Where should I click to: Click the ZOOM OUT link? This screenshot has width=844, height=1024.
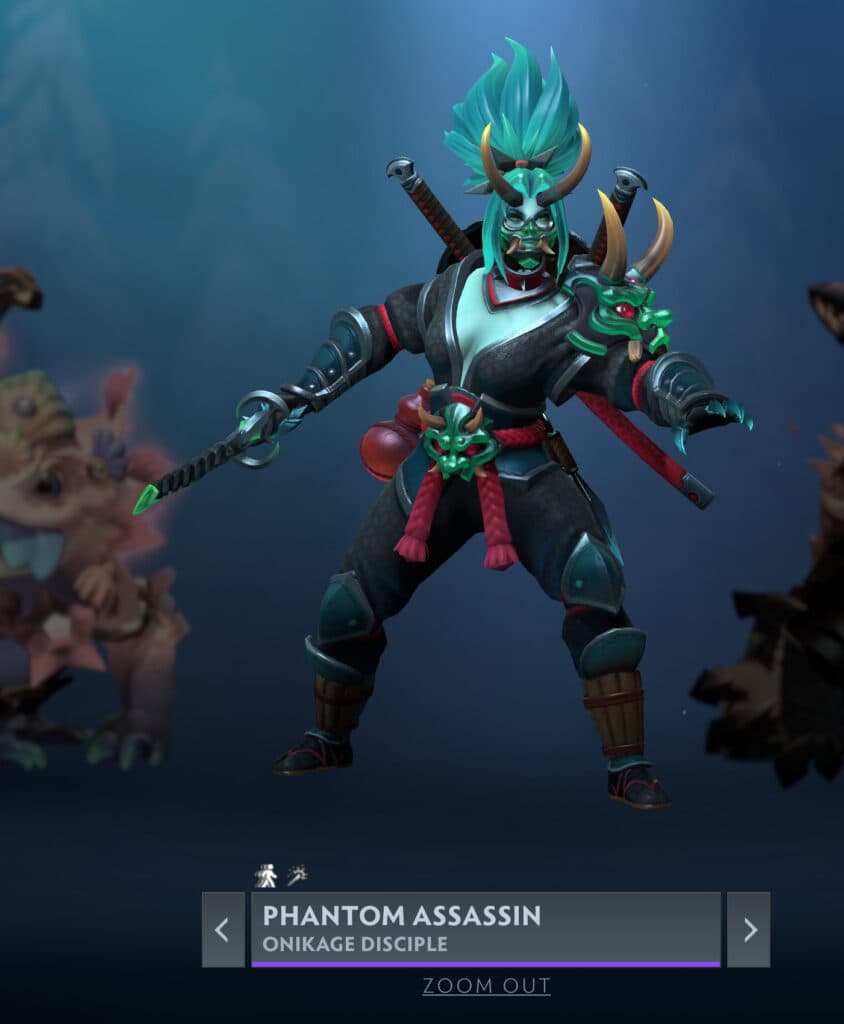coord(486,986)
